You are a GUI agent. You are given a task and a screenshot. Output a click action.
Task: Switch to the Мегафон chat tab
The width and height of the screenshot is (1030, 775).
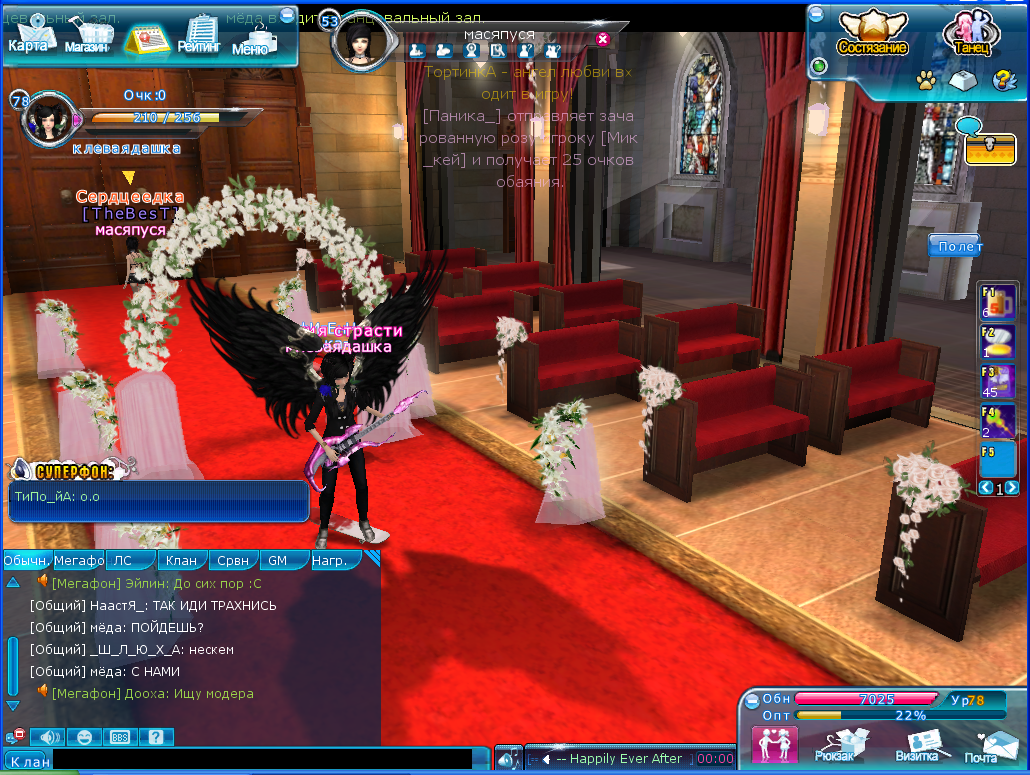pyautogui.click(x=78, y=561)
